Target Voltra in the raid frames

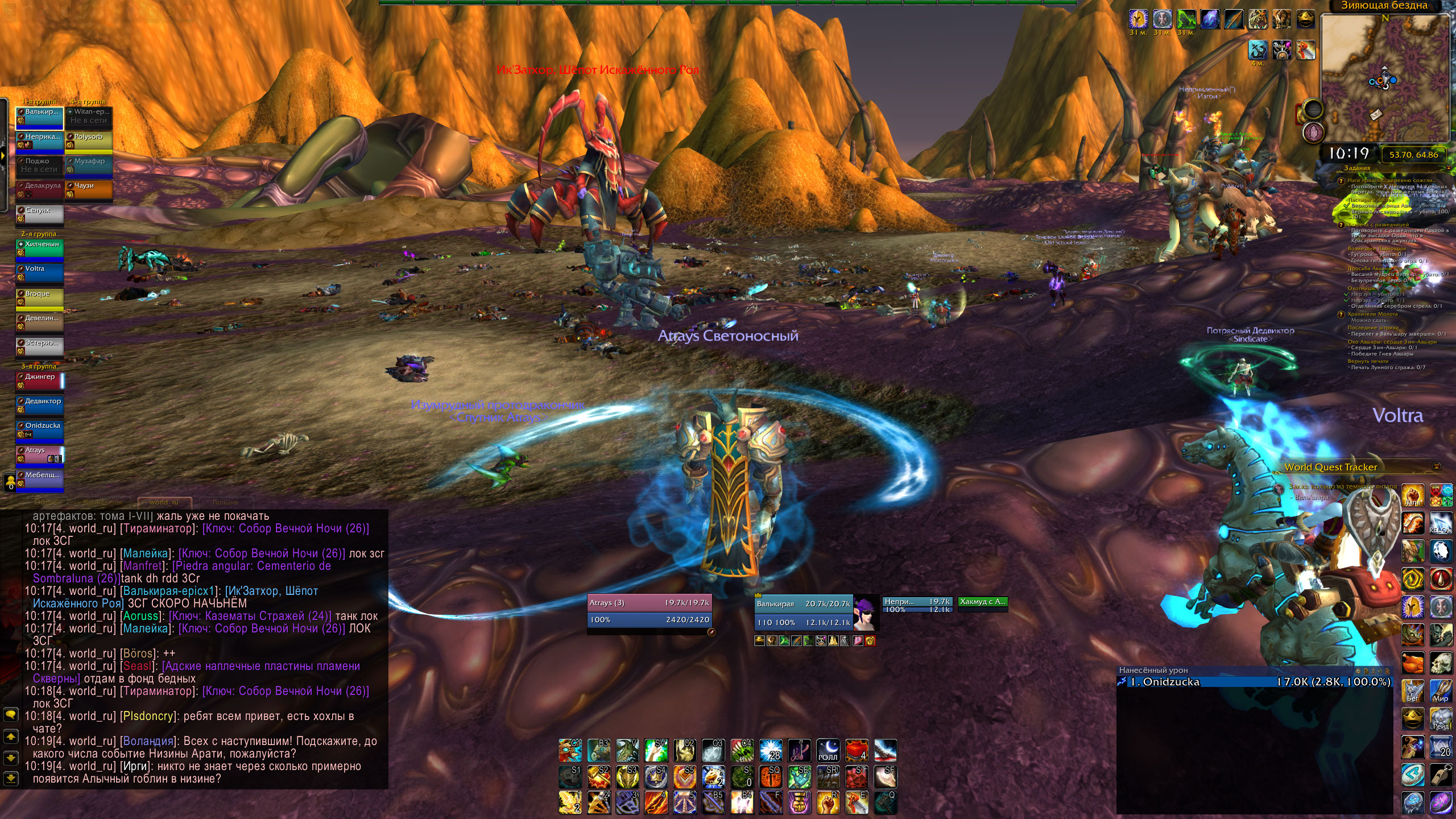[x=39, y=273]
